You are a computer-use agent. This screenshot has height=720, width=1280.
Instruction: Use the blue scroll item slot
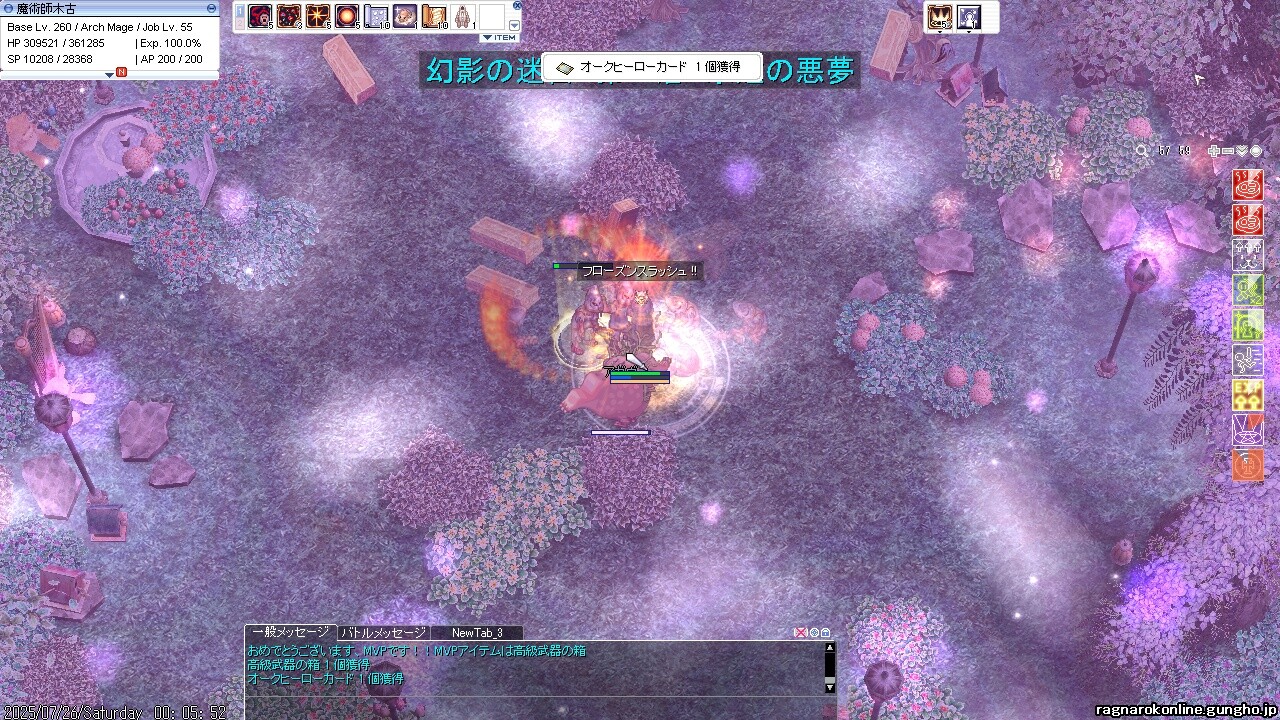(x=376, y=16)
